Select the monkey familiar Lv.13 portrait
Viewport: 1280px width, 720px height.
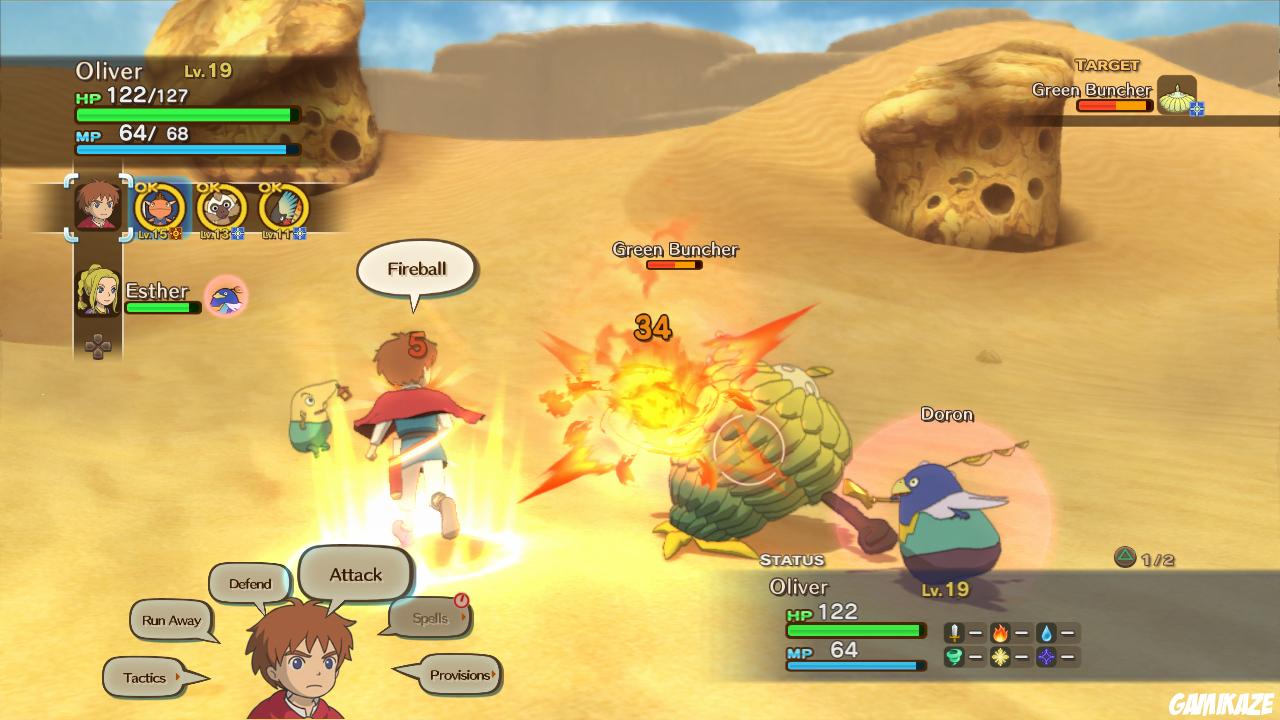coord(223,208)
